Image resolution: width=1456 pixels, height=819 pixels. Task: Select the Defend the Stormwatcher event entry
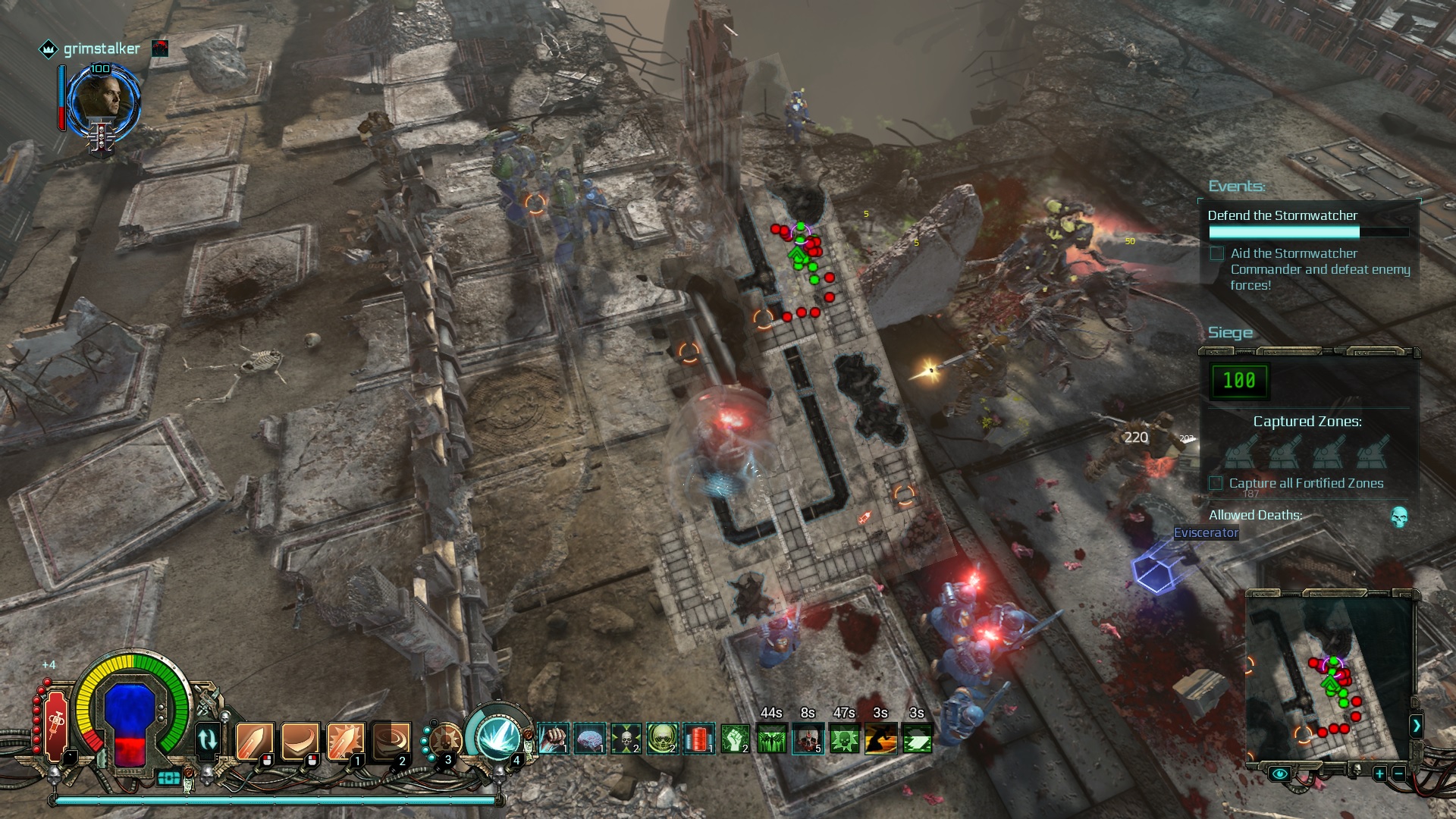1282,215
